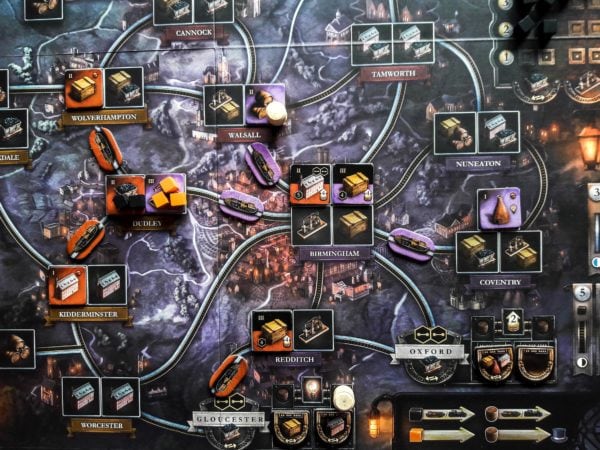Select the Wolverhampton orange industry tile
Screen dimensions: 600x450
(x=82, y=89)
